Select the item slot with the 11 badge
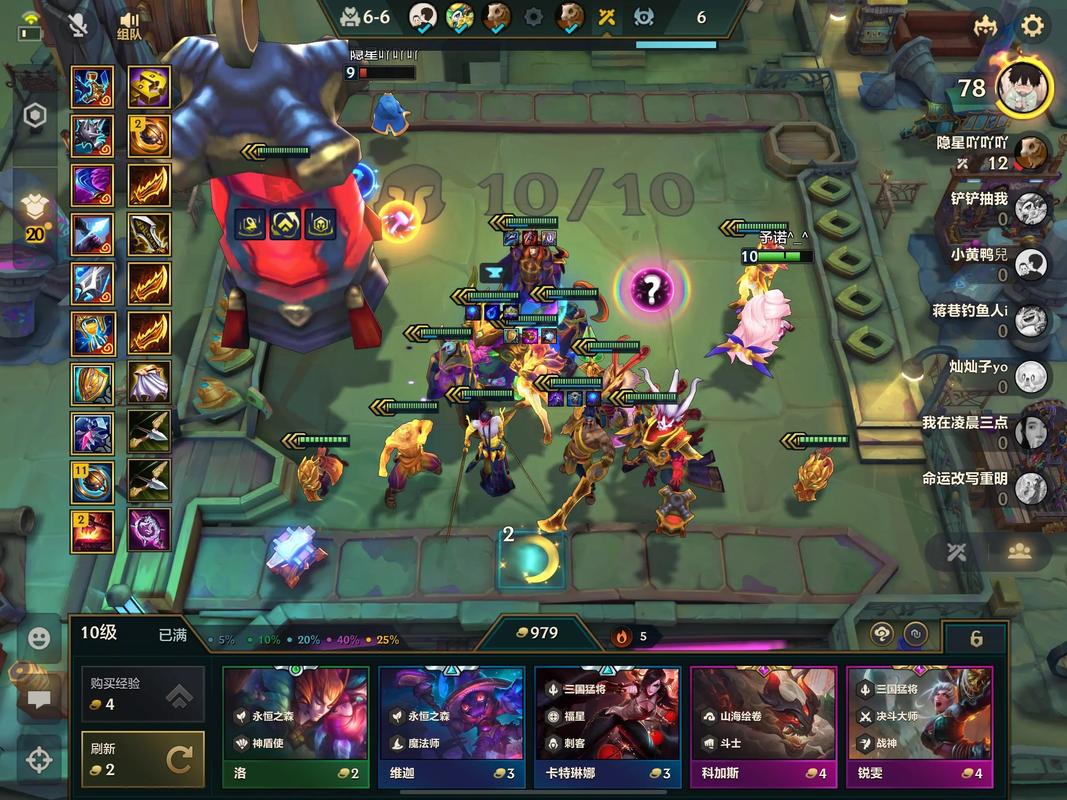The height and width of the screenshot is (800, 1067). tap(92, 482)
